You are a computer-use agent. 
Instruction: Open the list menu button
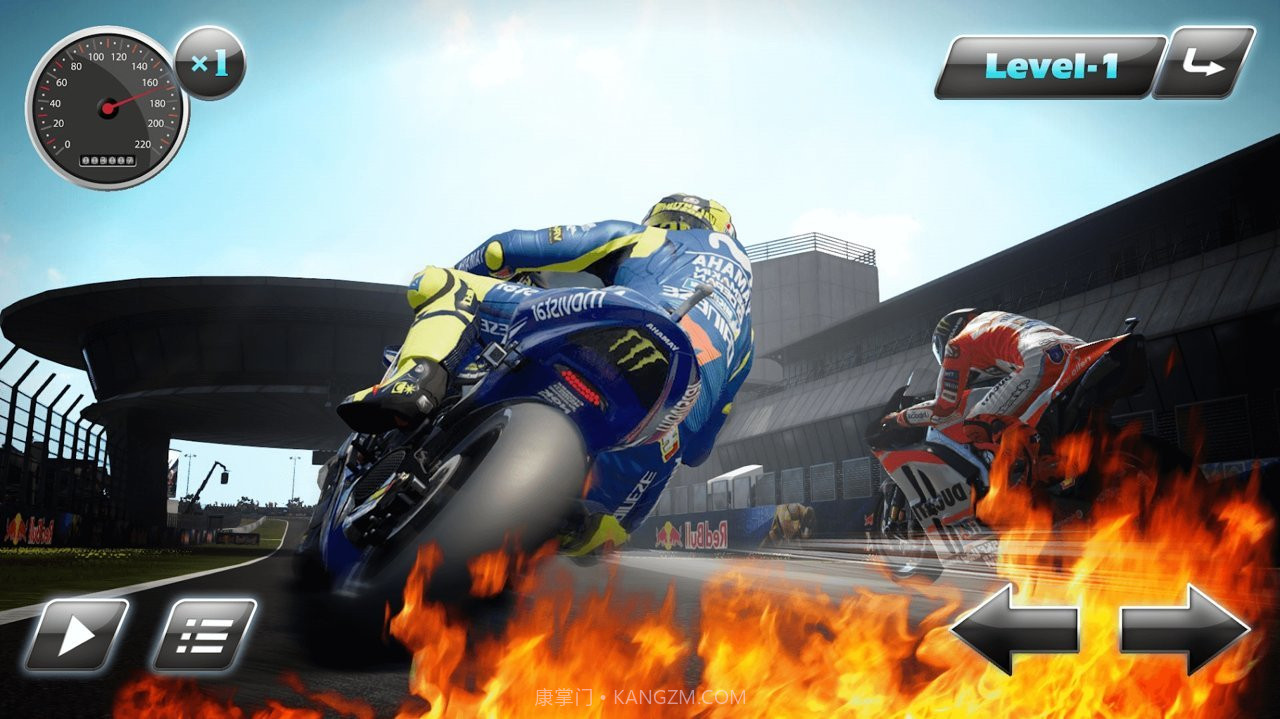coord(204,635)
